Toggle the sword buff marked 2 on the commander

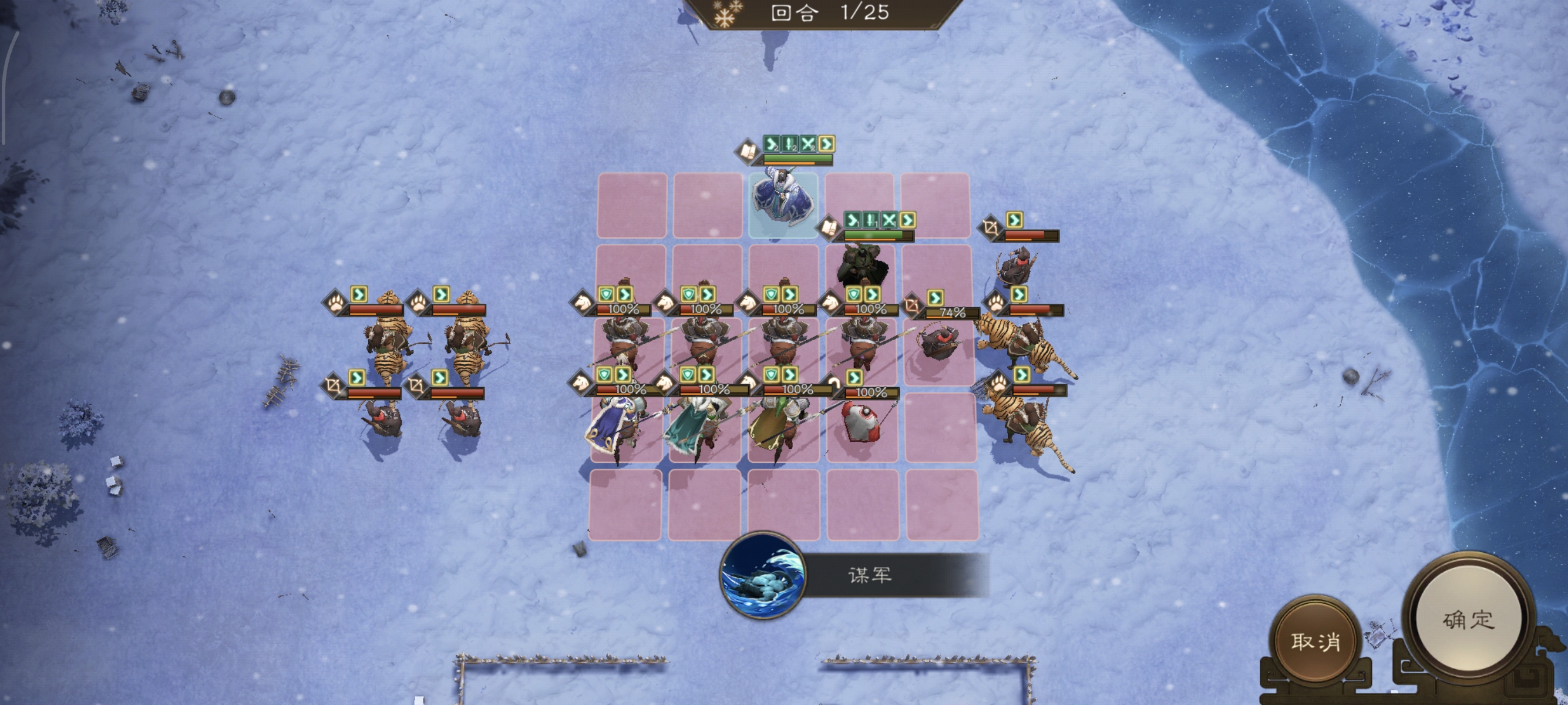tap(789, 146)
